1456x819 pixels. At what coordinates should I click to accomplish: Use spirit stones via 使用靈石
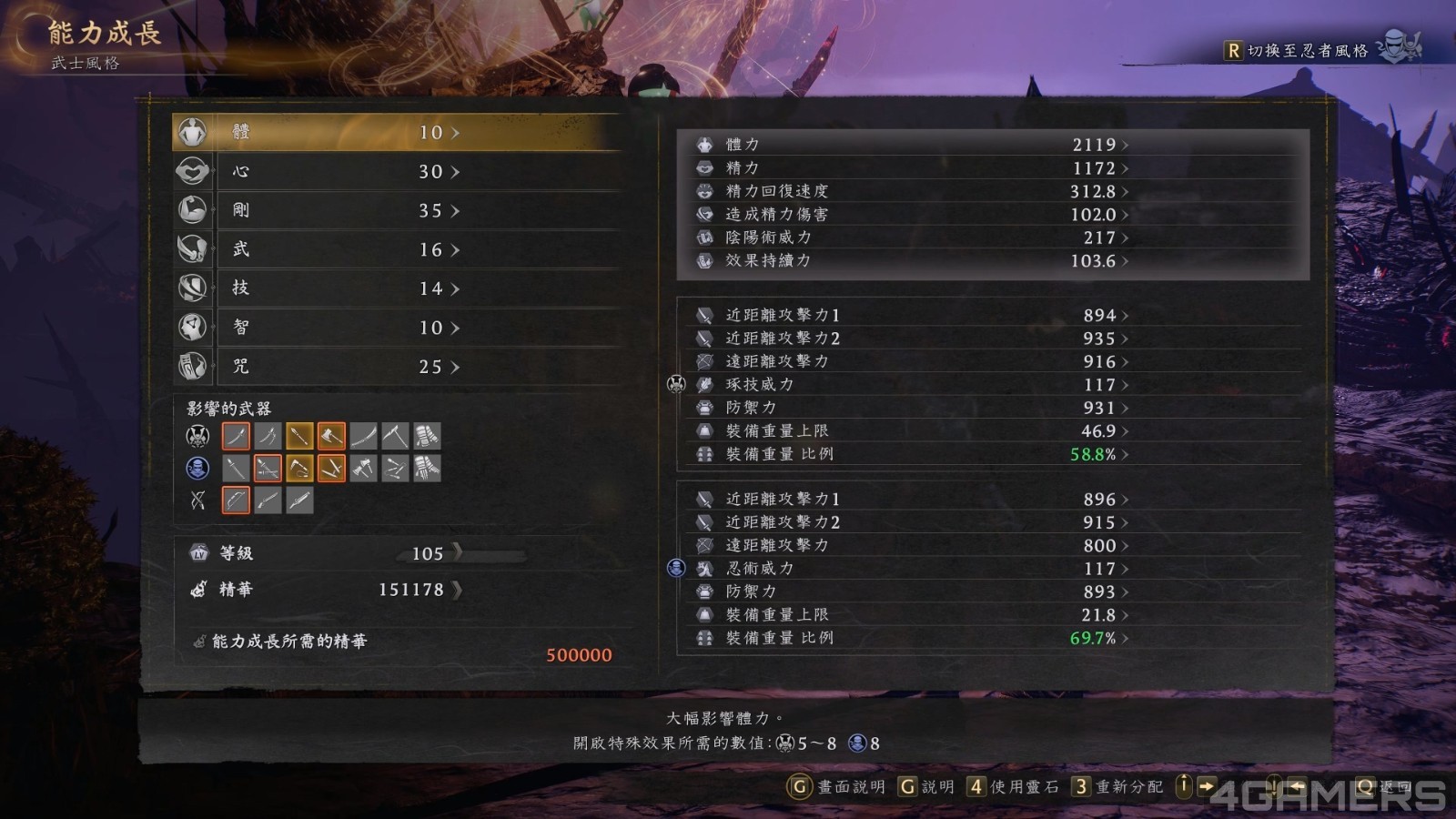coord(1013,787)
